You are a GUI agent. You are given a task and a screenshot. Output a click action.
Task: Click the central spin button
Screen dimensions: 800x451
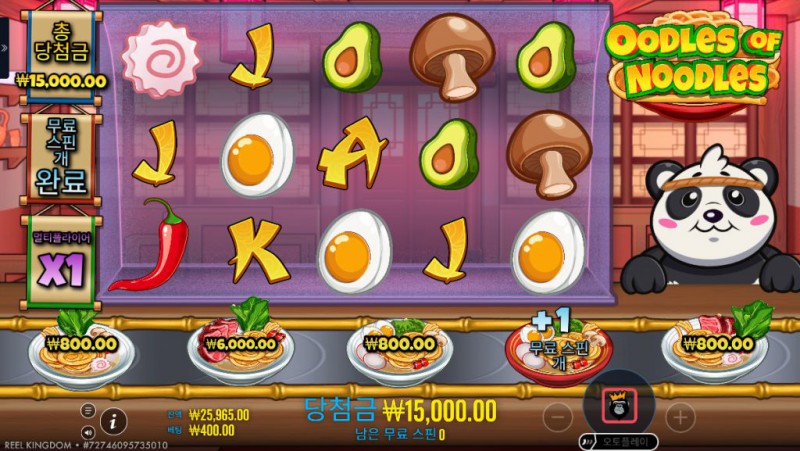618,410
